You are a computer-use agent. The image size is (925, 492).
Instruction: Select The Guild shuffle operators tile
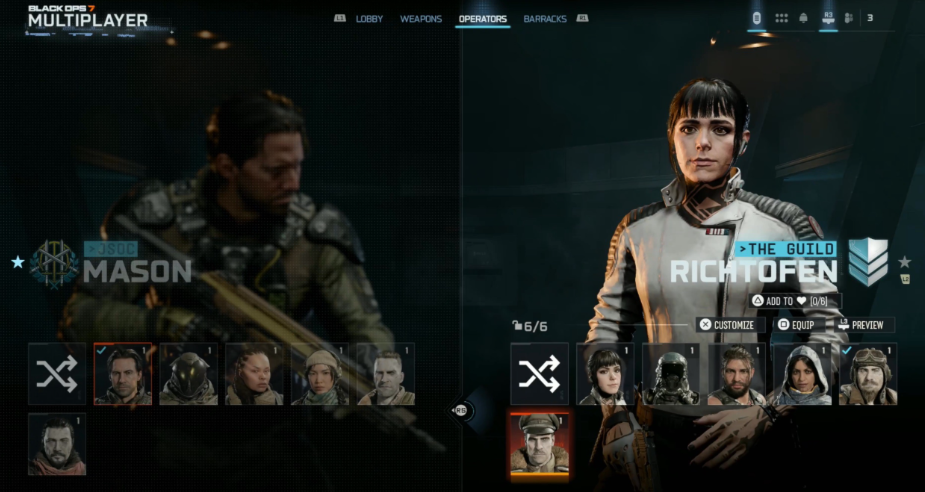[x=539, y=374]
